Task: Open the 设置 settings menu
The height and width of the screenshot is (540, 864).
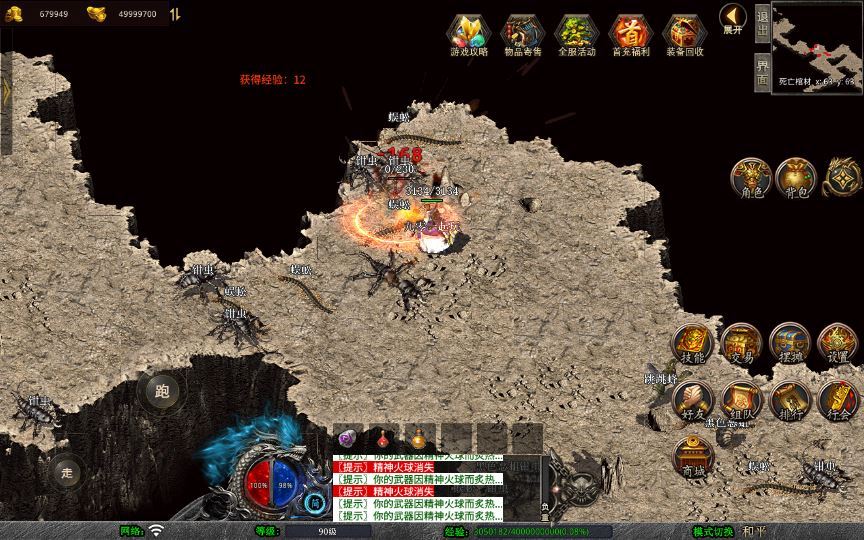Action: tap(837, 343)
